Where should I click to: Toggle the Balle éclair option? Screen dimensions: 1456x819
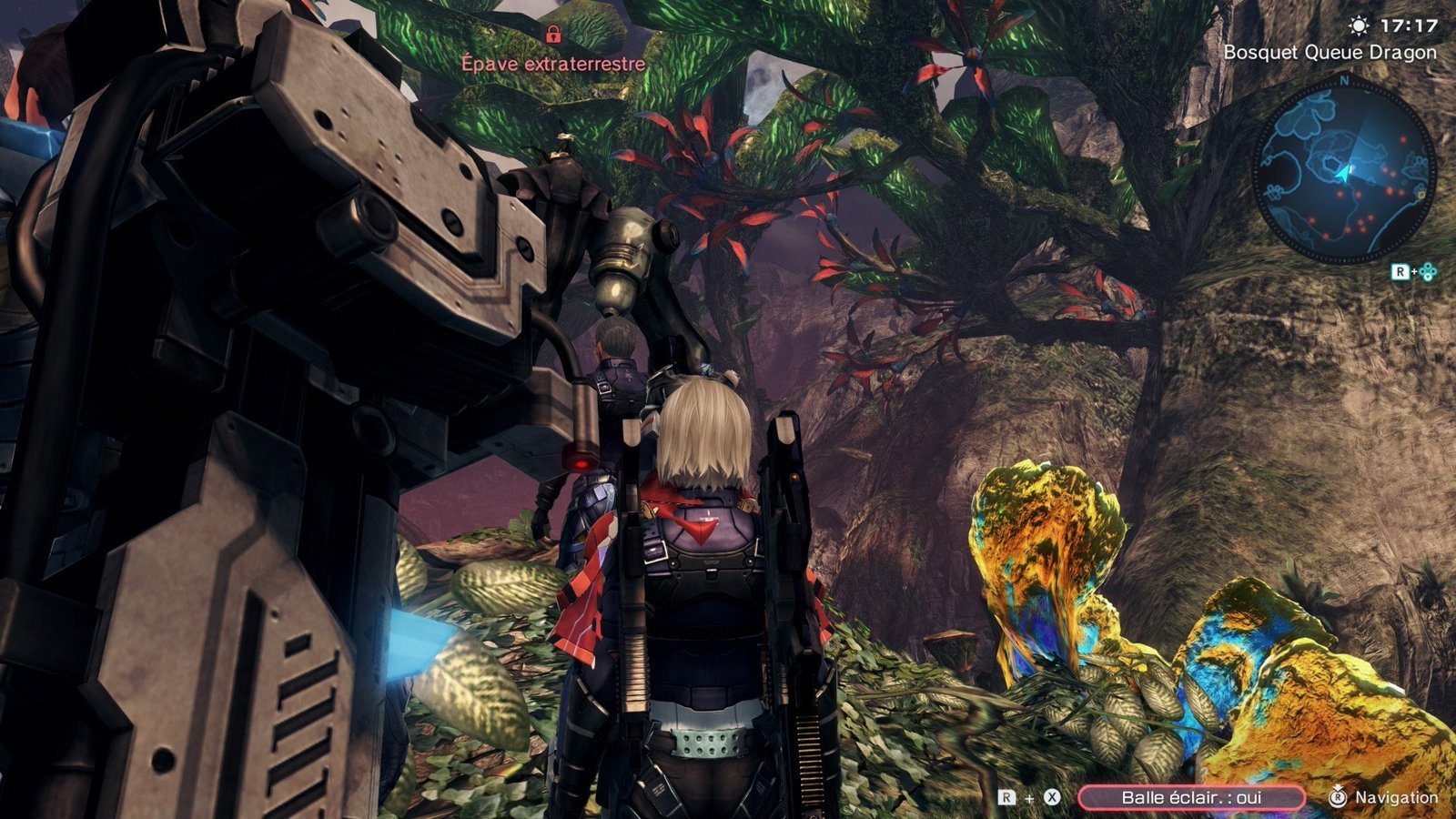tap(1190, 797)
